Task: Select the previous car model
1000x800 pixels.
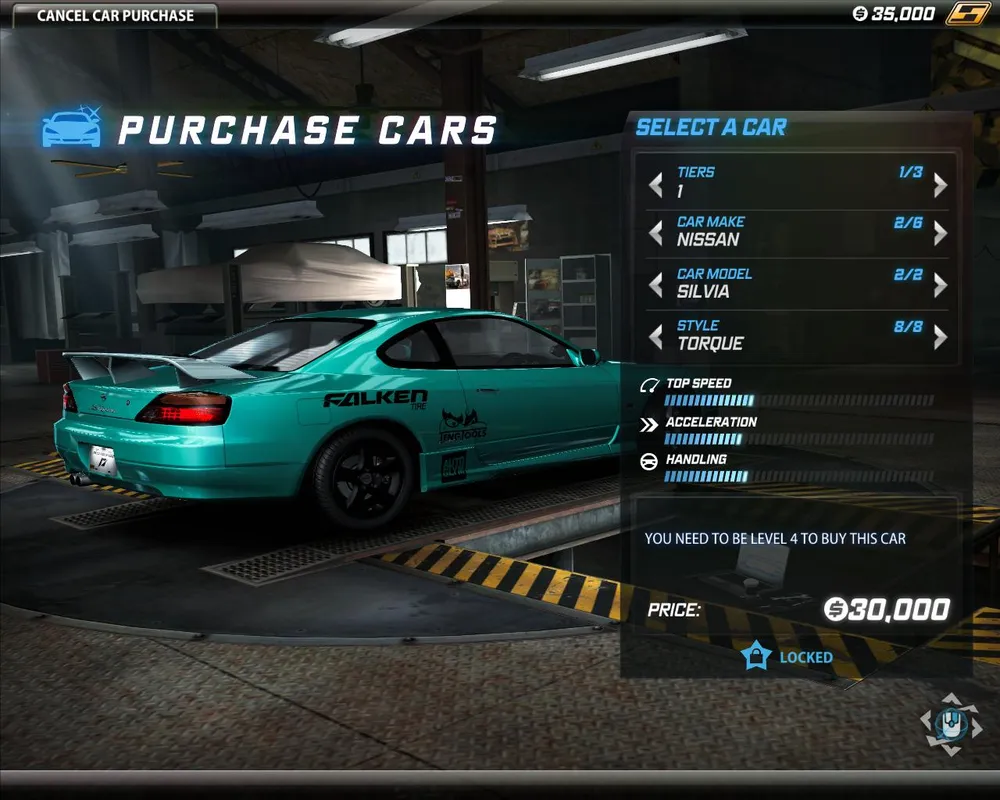Action: point(656,285)
